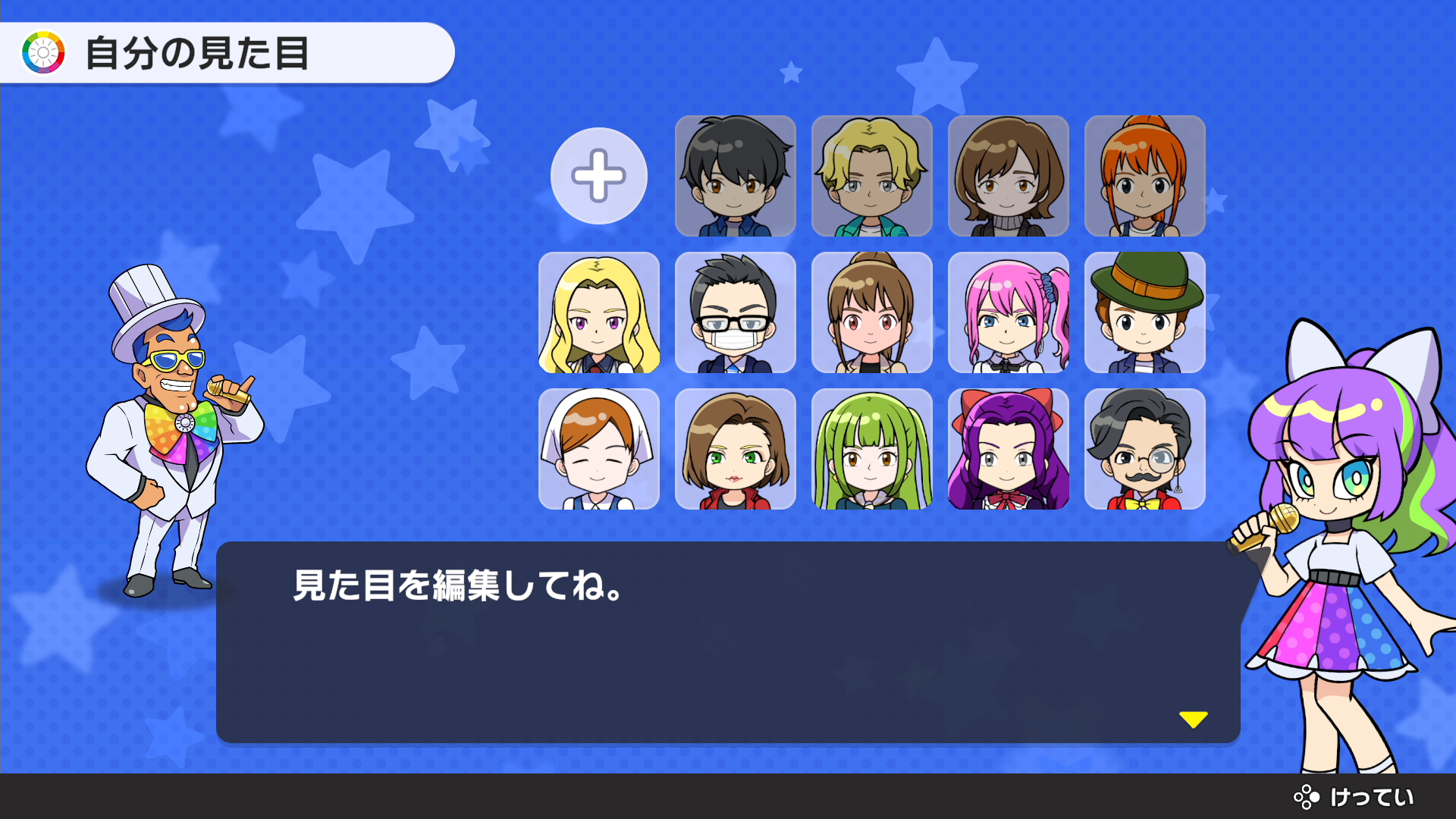Choose the short blonde-haired boy in teal jacket
Image resolution: width=1456 pixels, height=819 pixels.
tap(871, 176)
